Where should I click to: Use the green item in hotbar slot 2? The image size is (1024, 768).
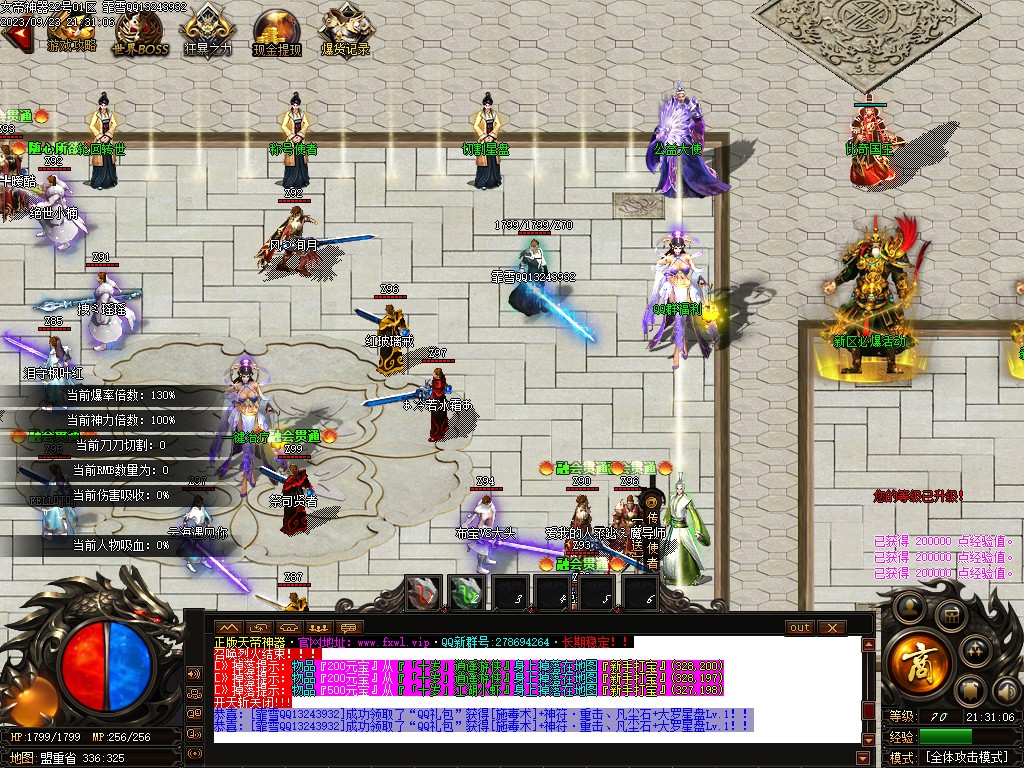[466, 592]
